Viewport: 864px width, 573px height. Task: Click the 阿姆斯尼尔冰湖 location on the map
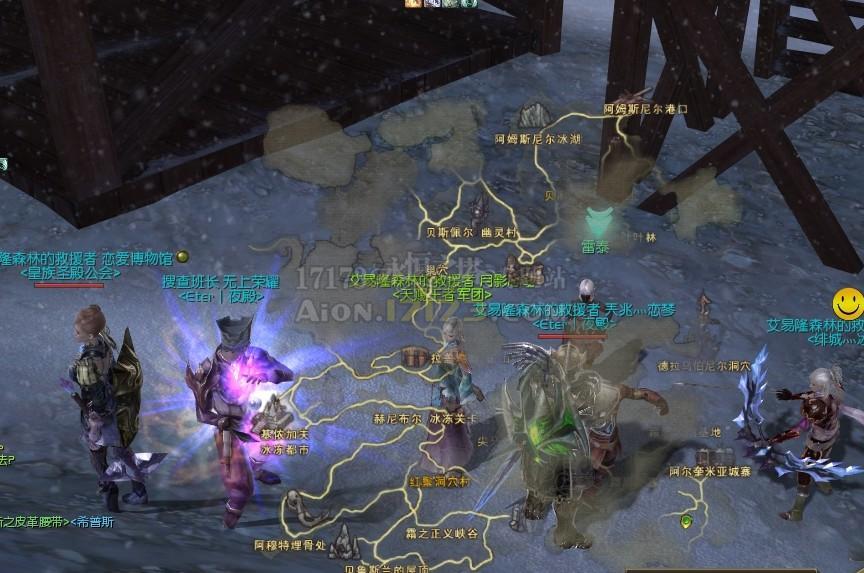click(x=538, y=139)
